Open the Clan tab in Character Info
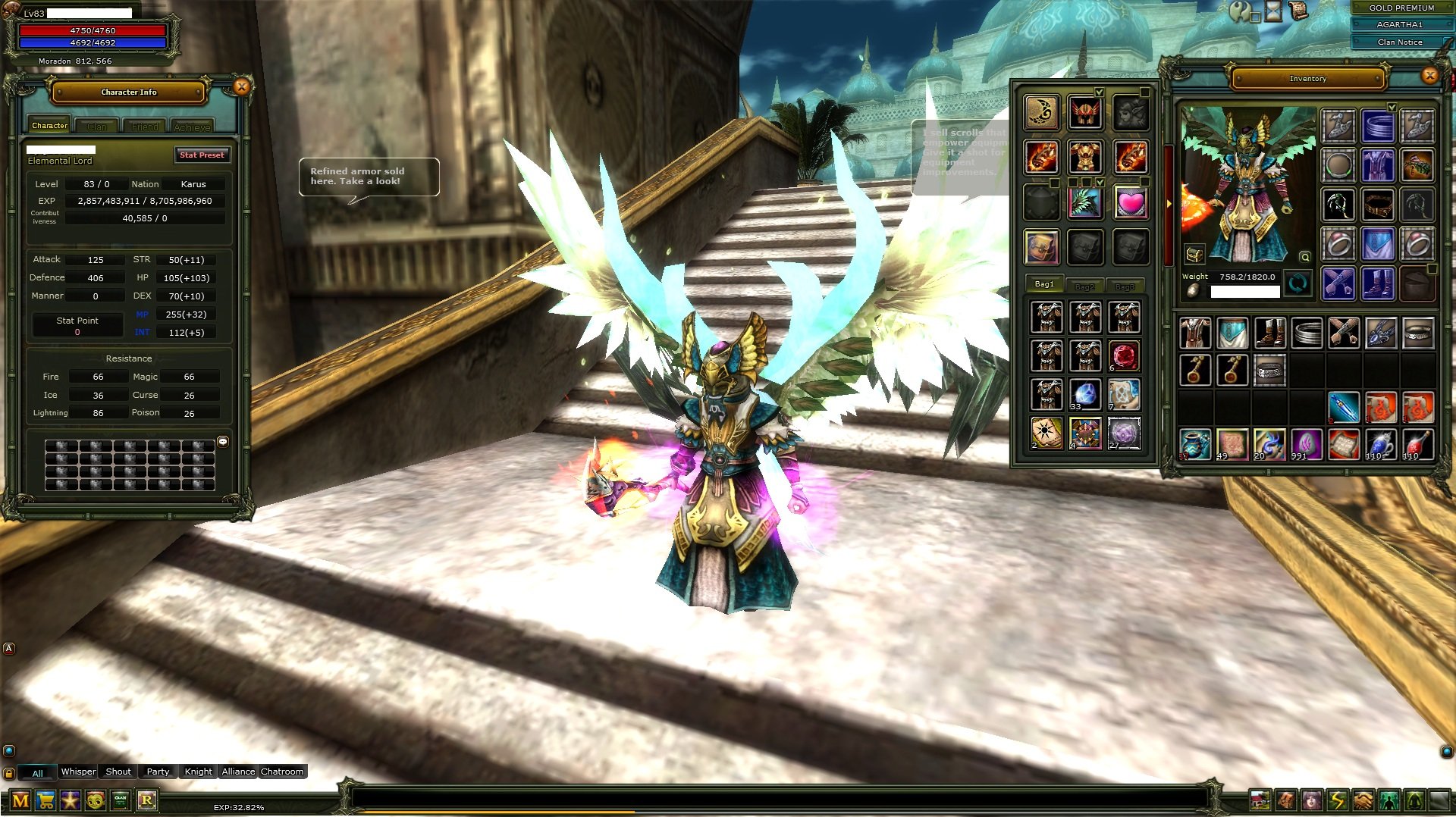Image resolution: width=1456 pixels, height=817 pixels. click(97, 126)
